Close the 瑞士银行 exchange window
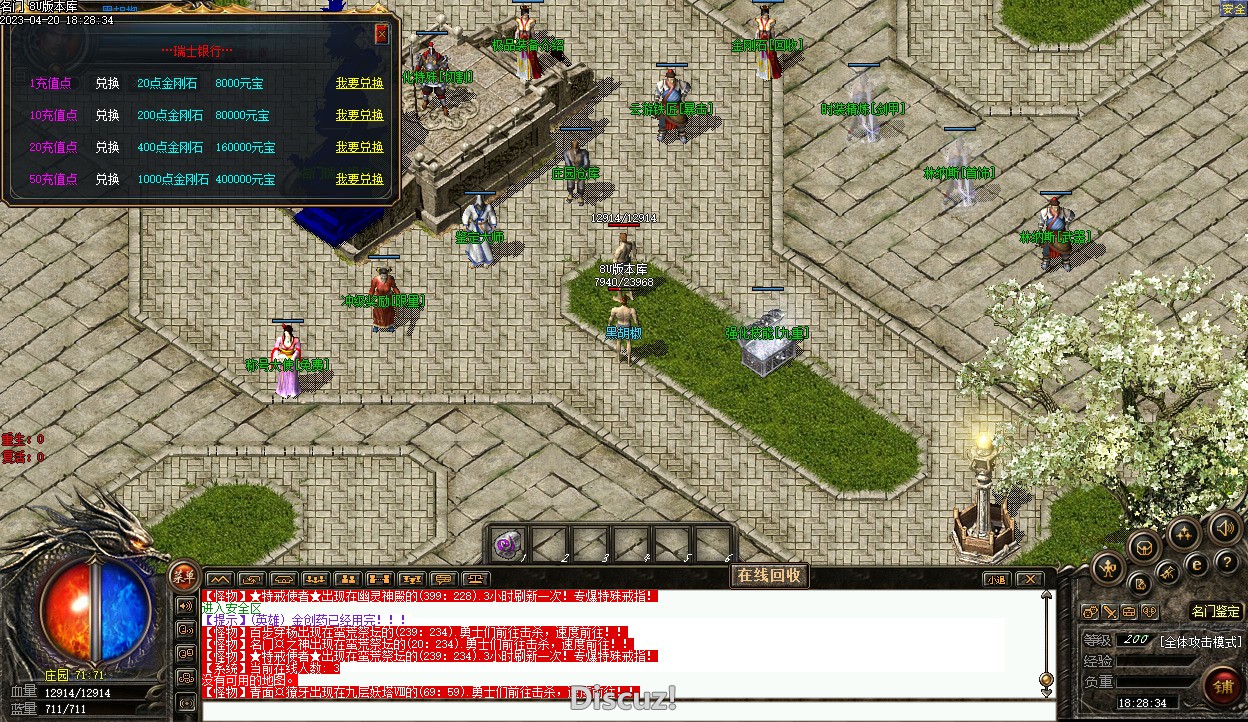1248x722 pixels. [381, 34]
